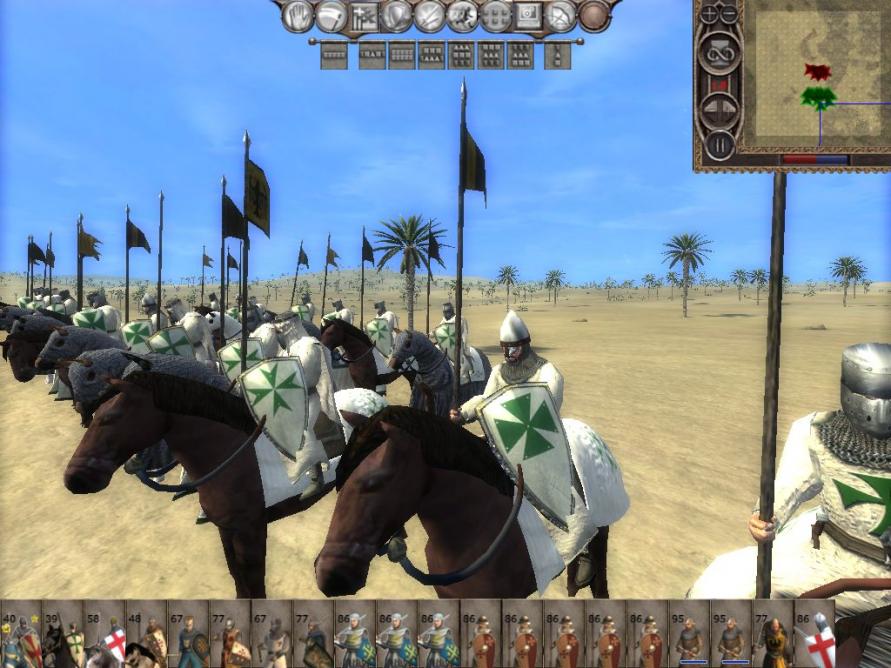Select the narrow column formation banner
This screenshot has height=668, width=891.
[558, 55]
